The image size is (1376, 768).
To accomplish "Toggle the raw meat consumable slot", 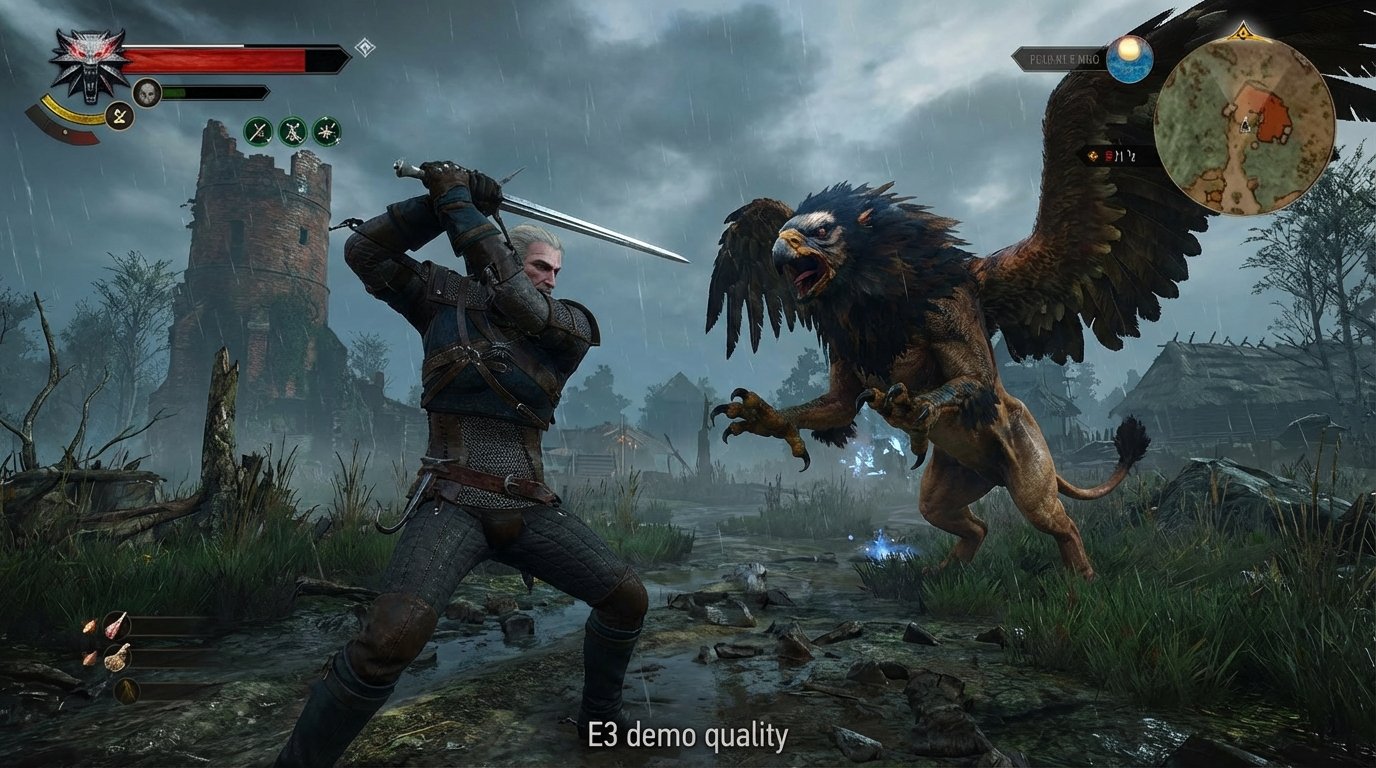I will tap(116, 626).
